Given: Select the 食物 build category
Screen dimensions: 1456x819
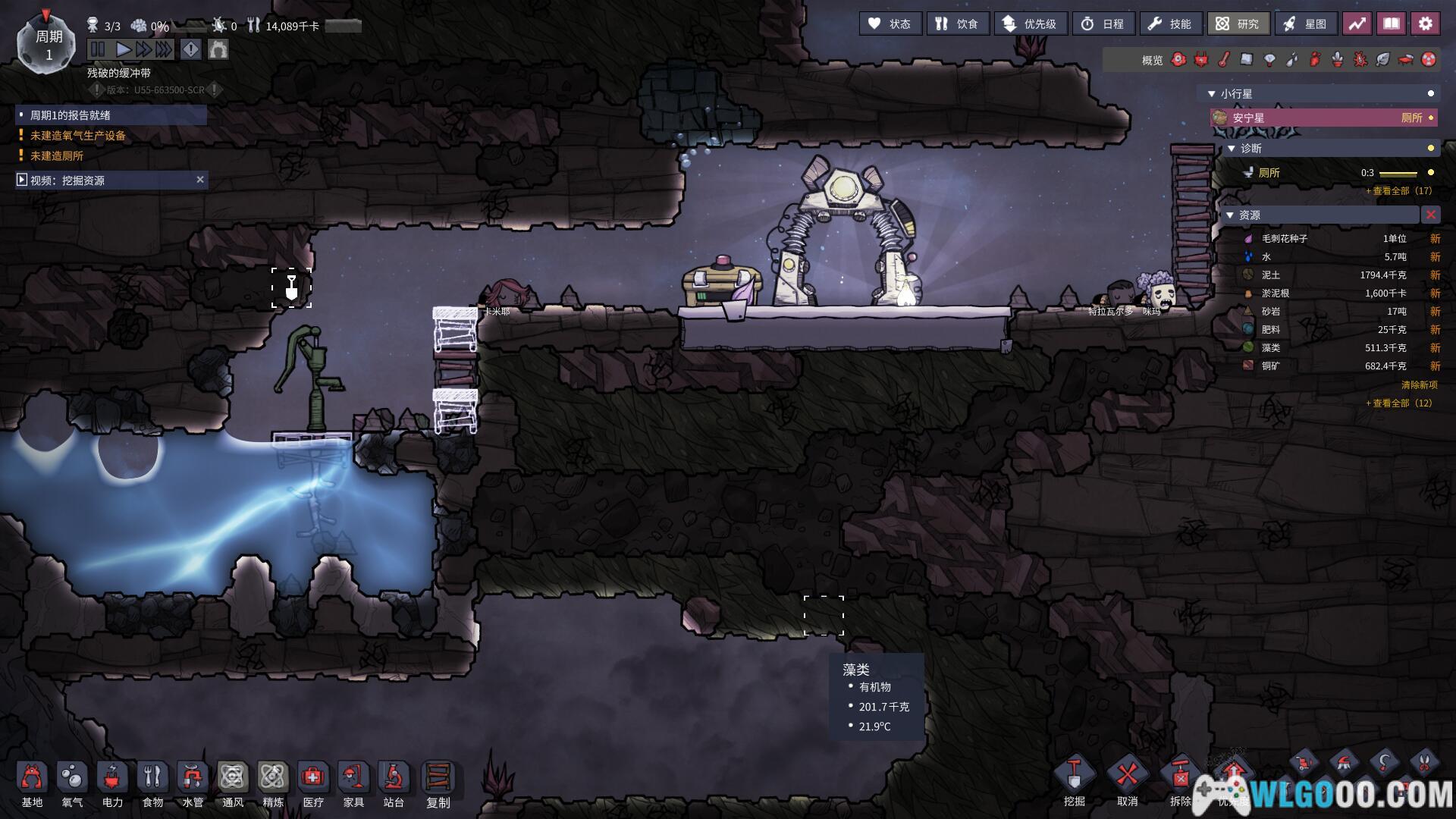Looking at the screenshot, I should click(152, 785).
